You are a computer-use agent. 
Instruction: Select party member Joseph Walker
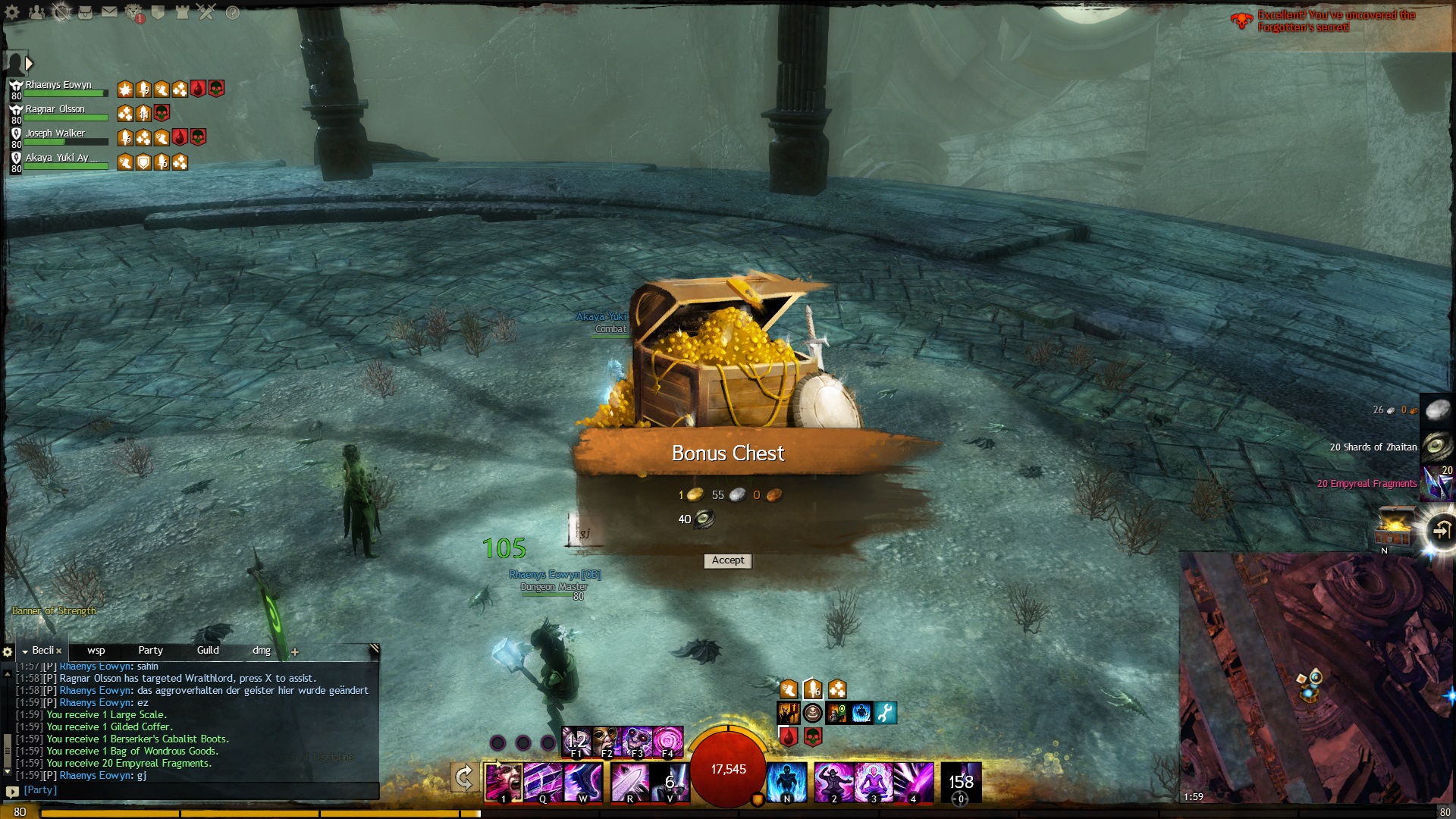(55, 133)
